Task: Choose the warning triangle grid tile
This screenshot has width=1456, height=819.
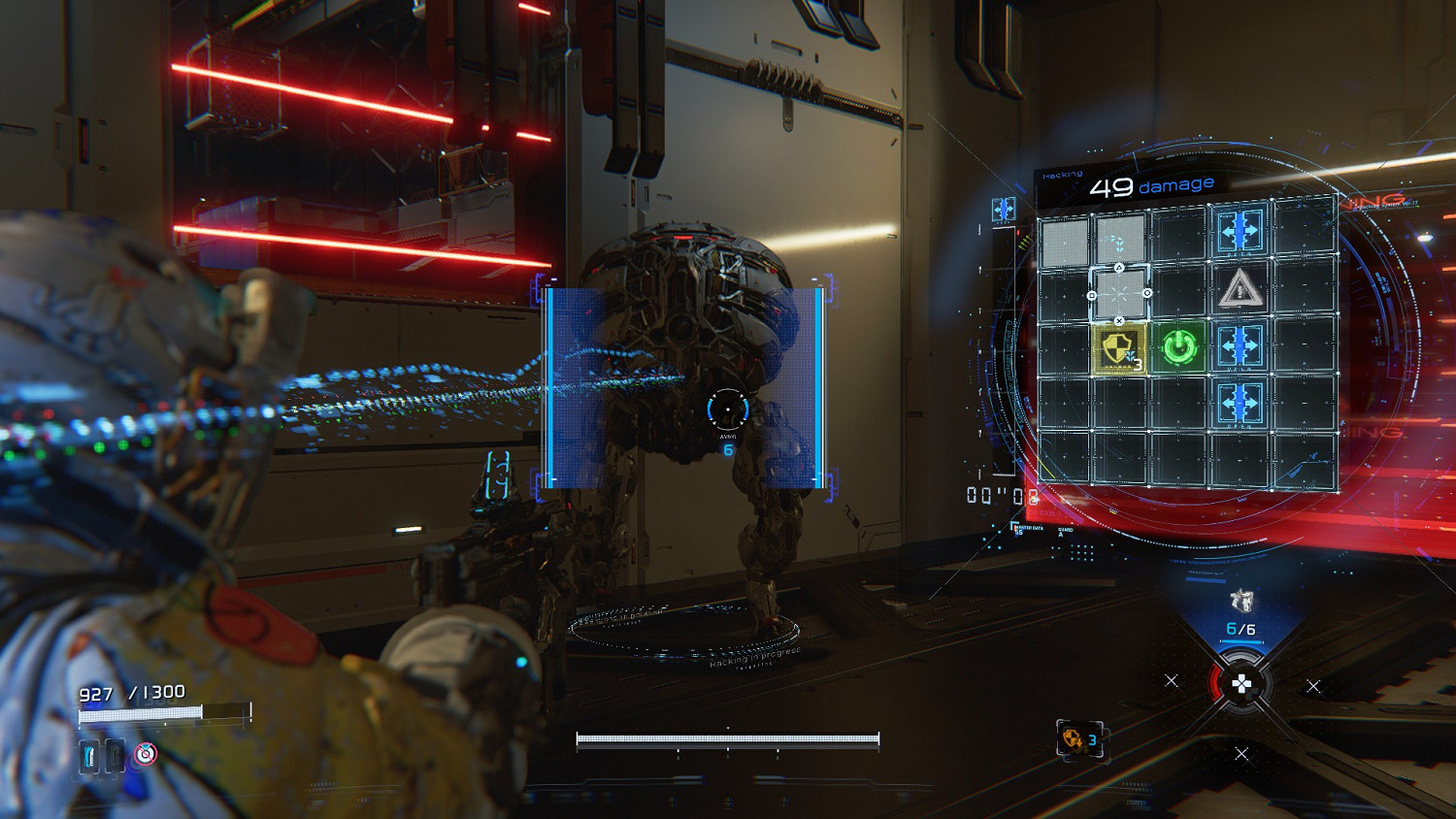Action: pyautogui.click(x=1239, y=289)
